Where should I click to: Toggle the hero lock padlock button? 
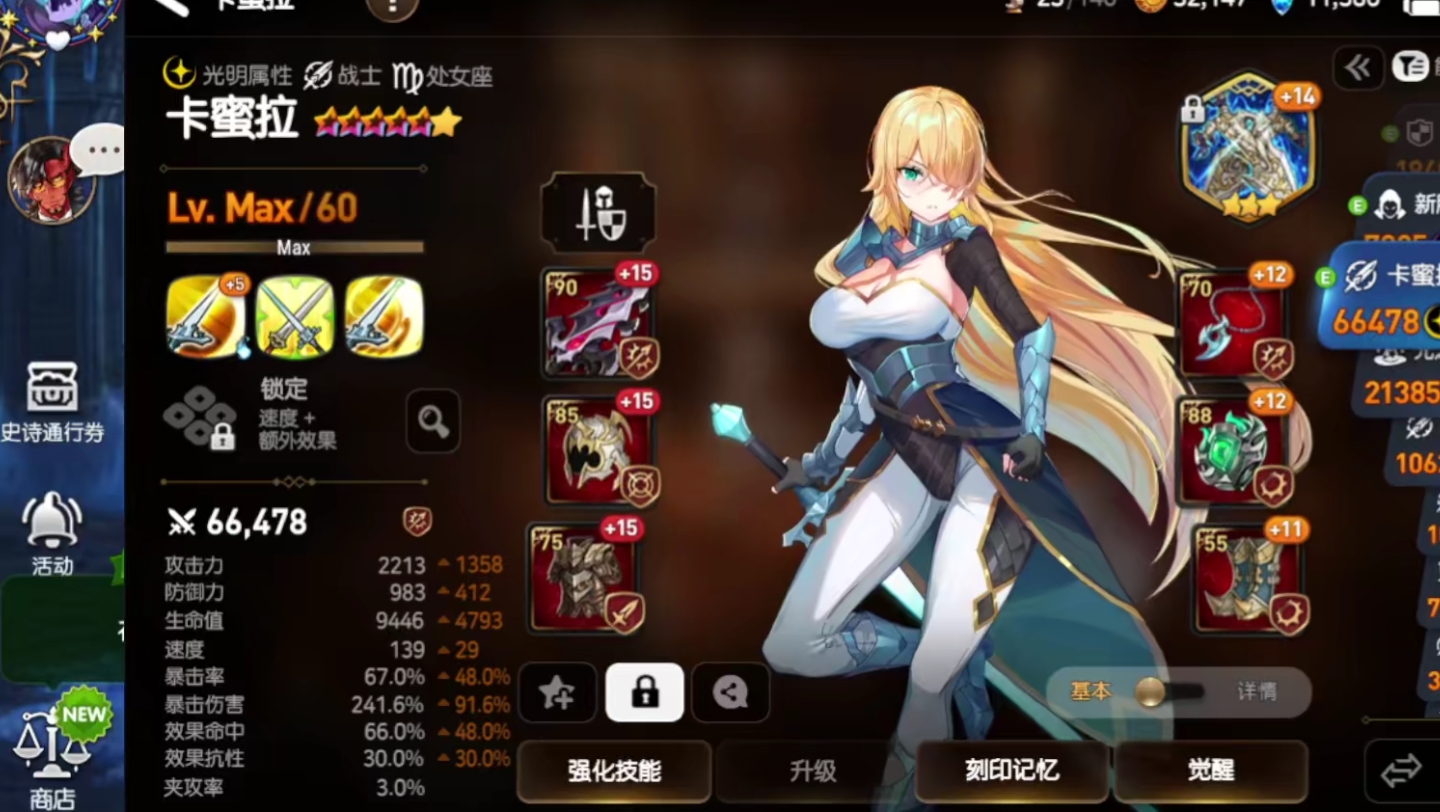pos(643,692)
